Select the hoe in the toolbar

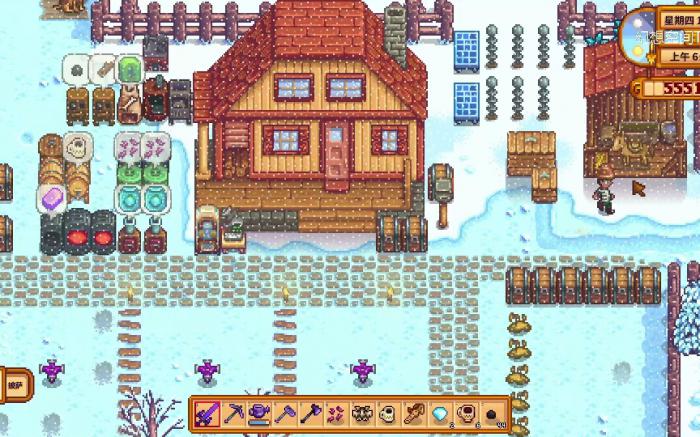[285, 414]
